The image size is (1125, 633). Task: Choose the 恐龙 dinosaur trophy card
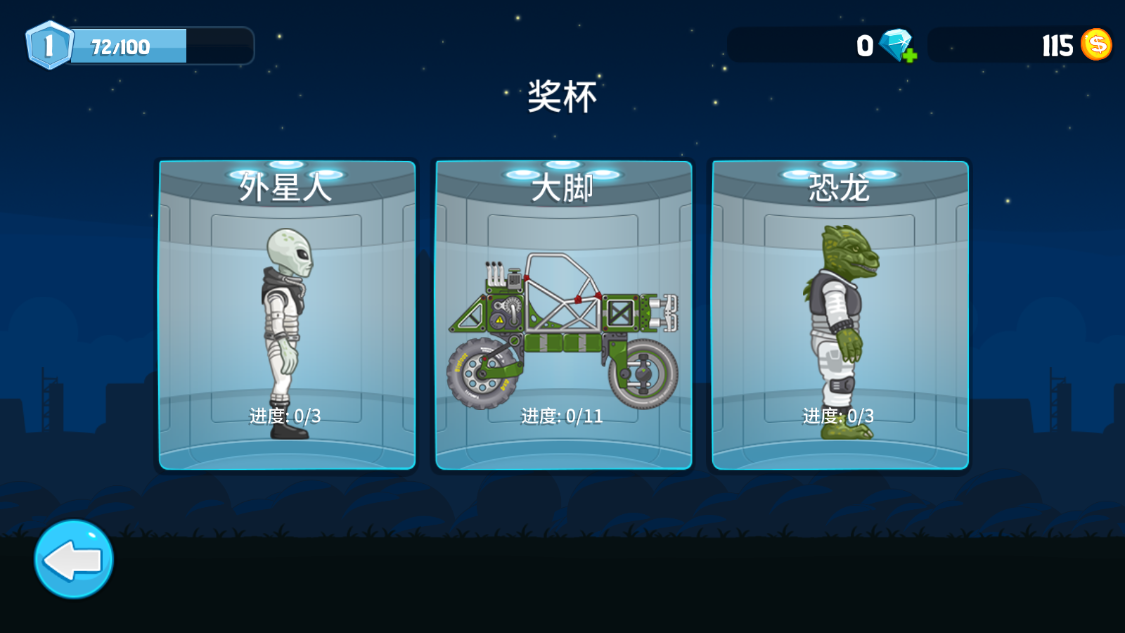coord(840,315)
